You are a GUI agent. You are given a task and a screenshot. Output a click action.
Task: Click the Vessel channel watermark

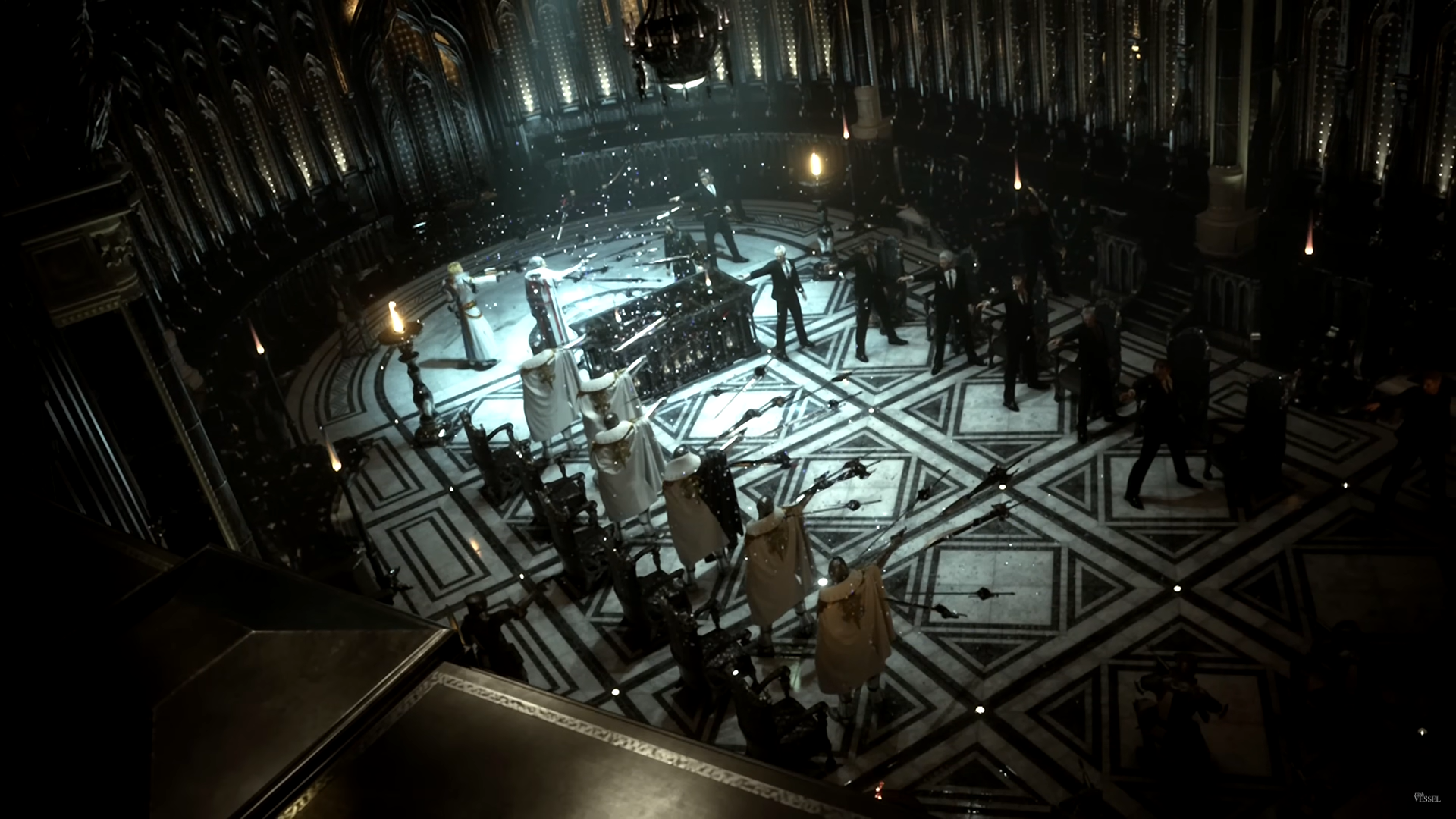(x=1426, y=797)
